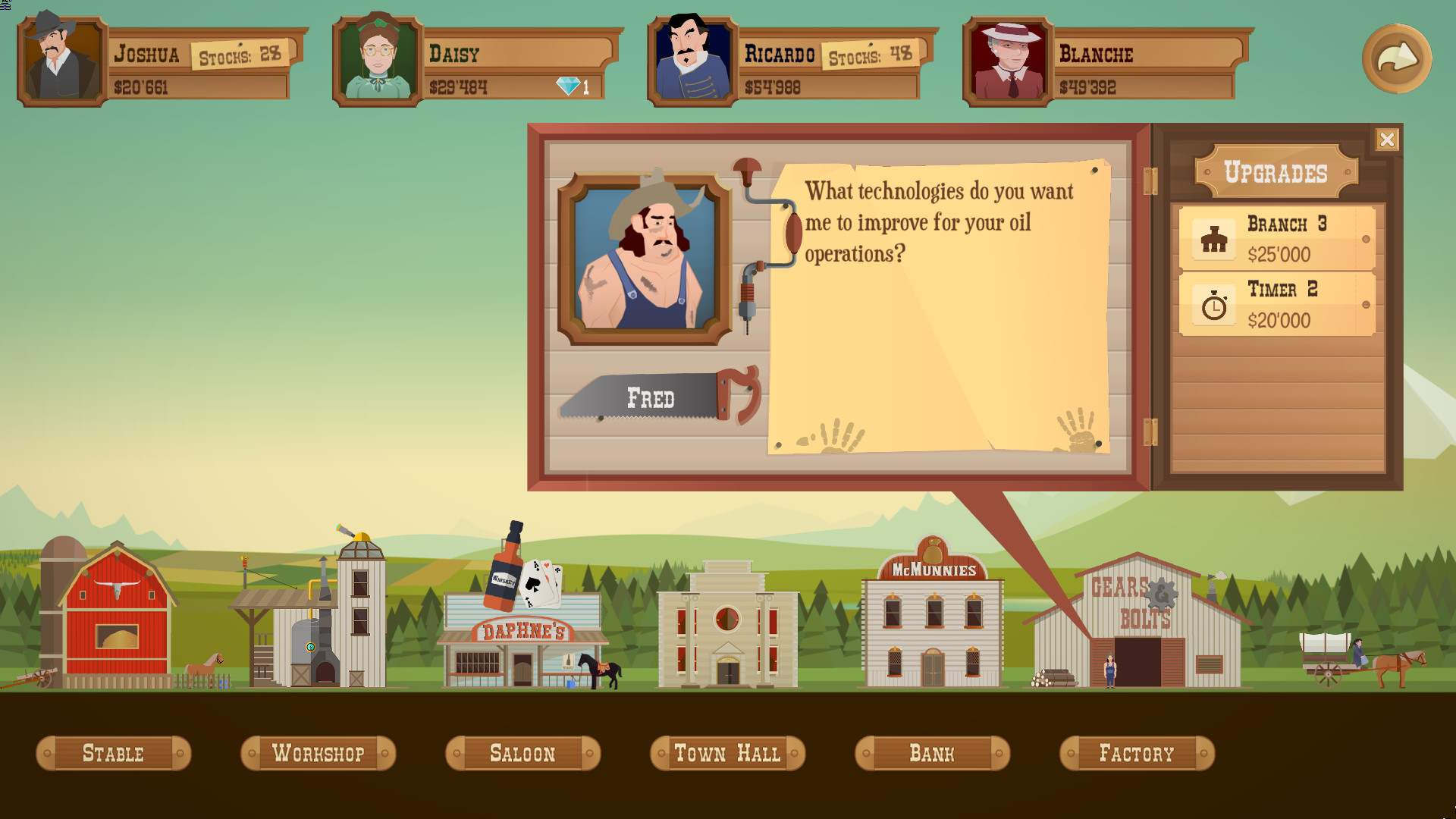The width and height of the screenshot is (1456, 819).
Task: Select the Factory button
Action: click(1137, 753)
